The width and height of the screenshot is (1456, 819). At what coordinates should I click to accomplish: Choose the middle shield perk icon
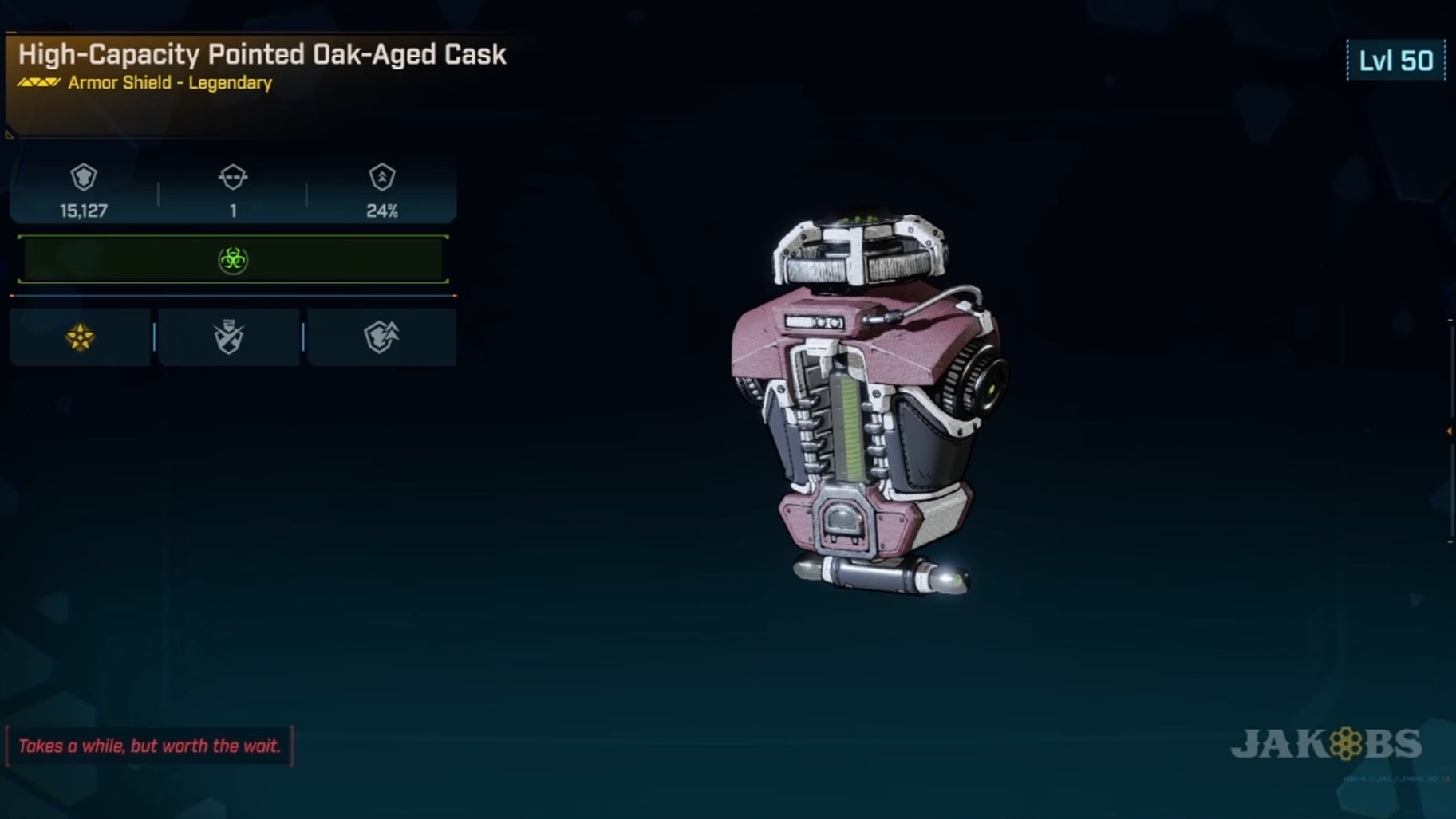[229, 337]
